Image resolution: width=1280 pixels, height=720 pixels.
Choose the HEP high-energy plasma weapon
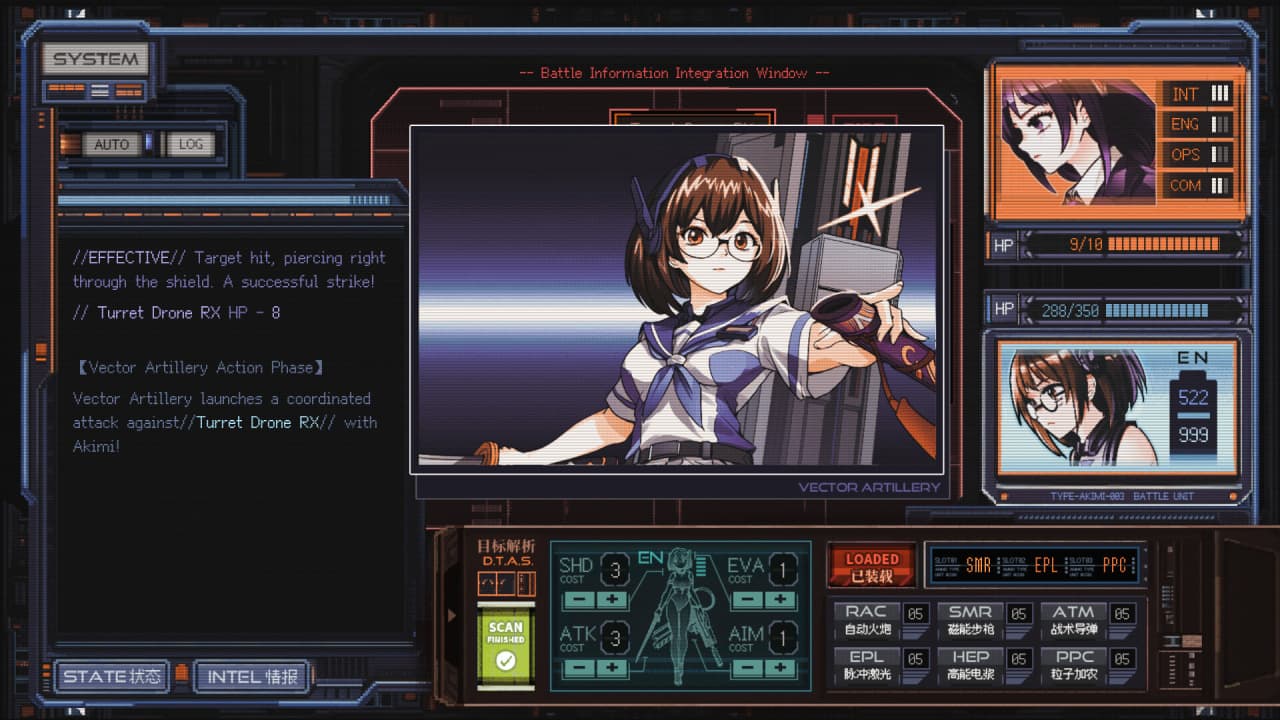tap(970, 665)
